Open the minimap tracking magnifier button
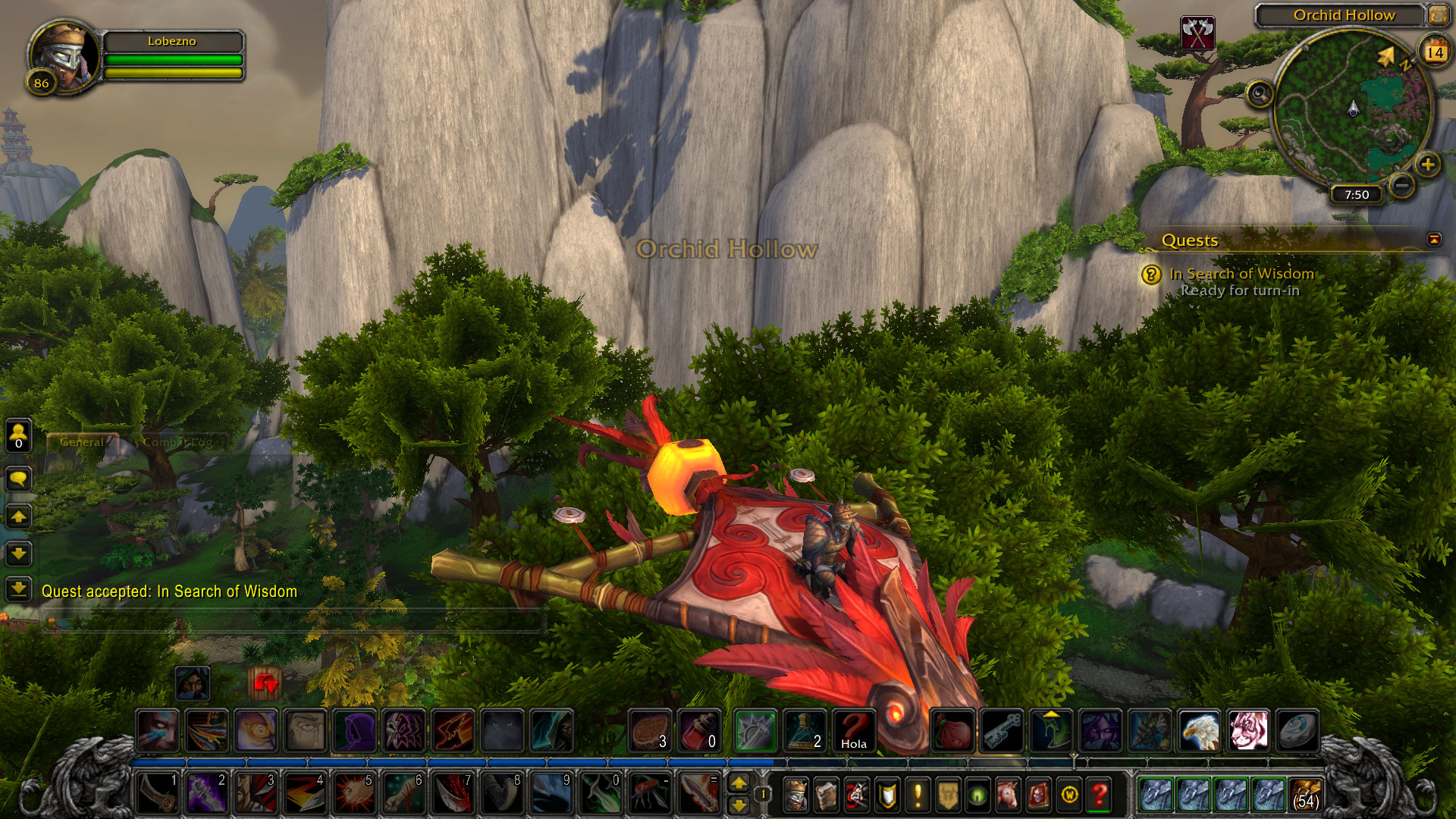 (1260, 95)
